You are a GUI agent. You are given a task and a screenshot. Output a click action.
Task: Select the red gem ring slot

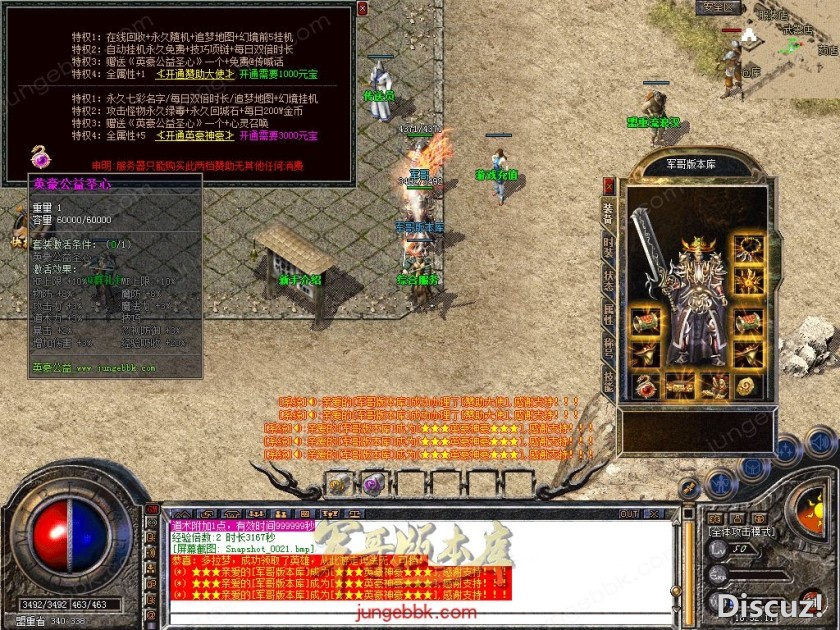(645, 384)
